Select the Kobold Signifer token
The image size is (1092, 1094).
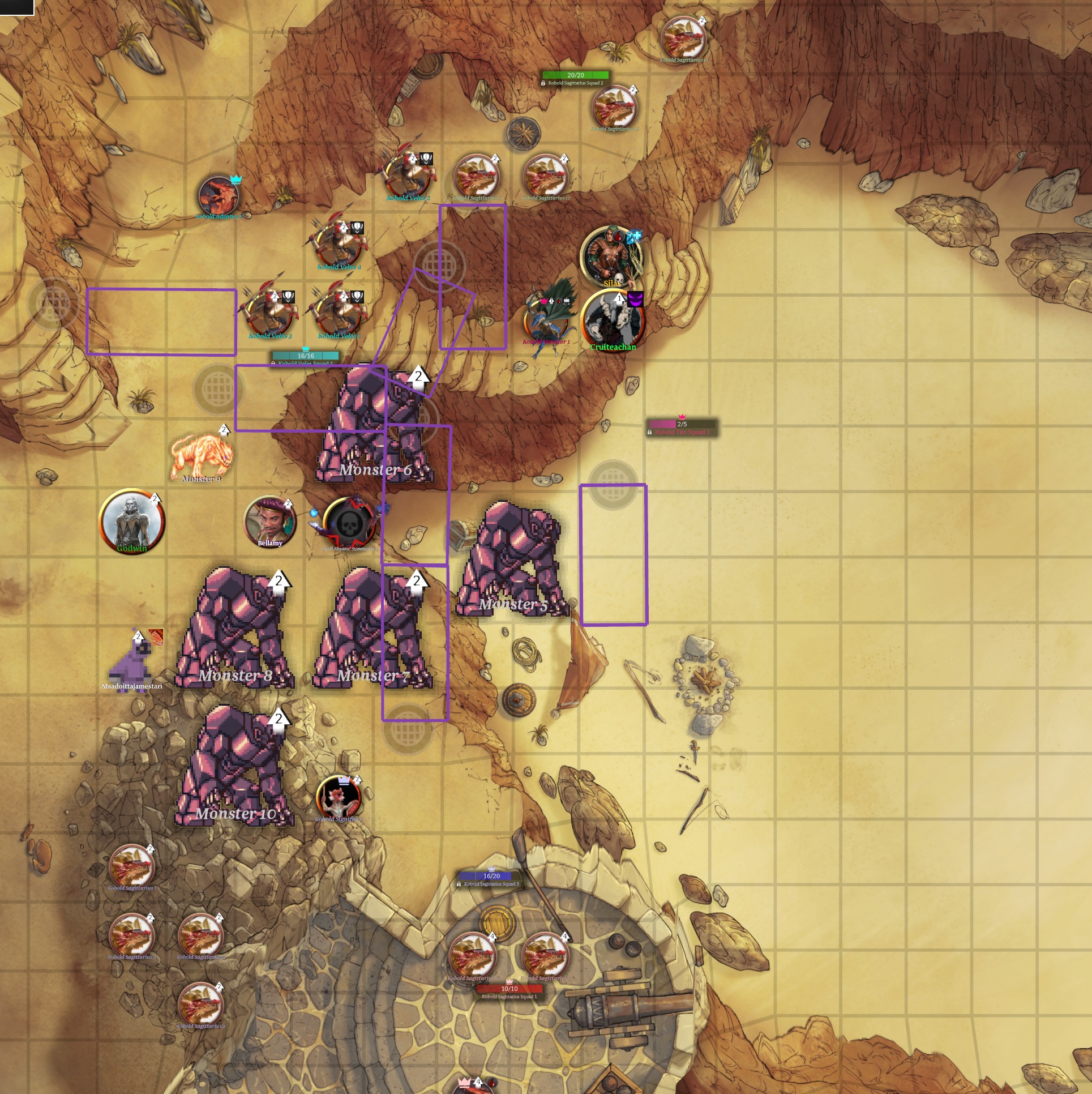pyautogui.click(x=339, y=797)
